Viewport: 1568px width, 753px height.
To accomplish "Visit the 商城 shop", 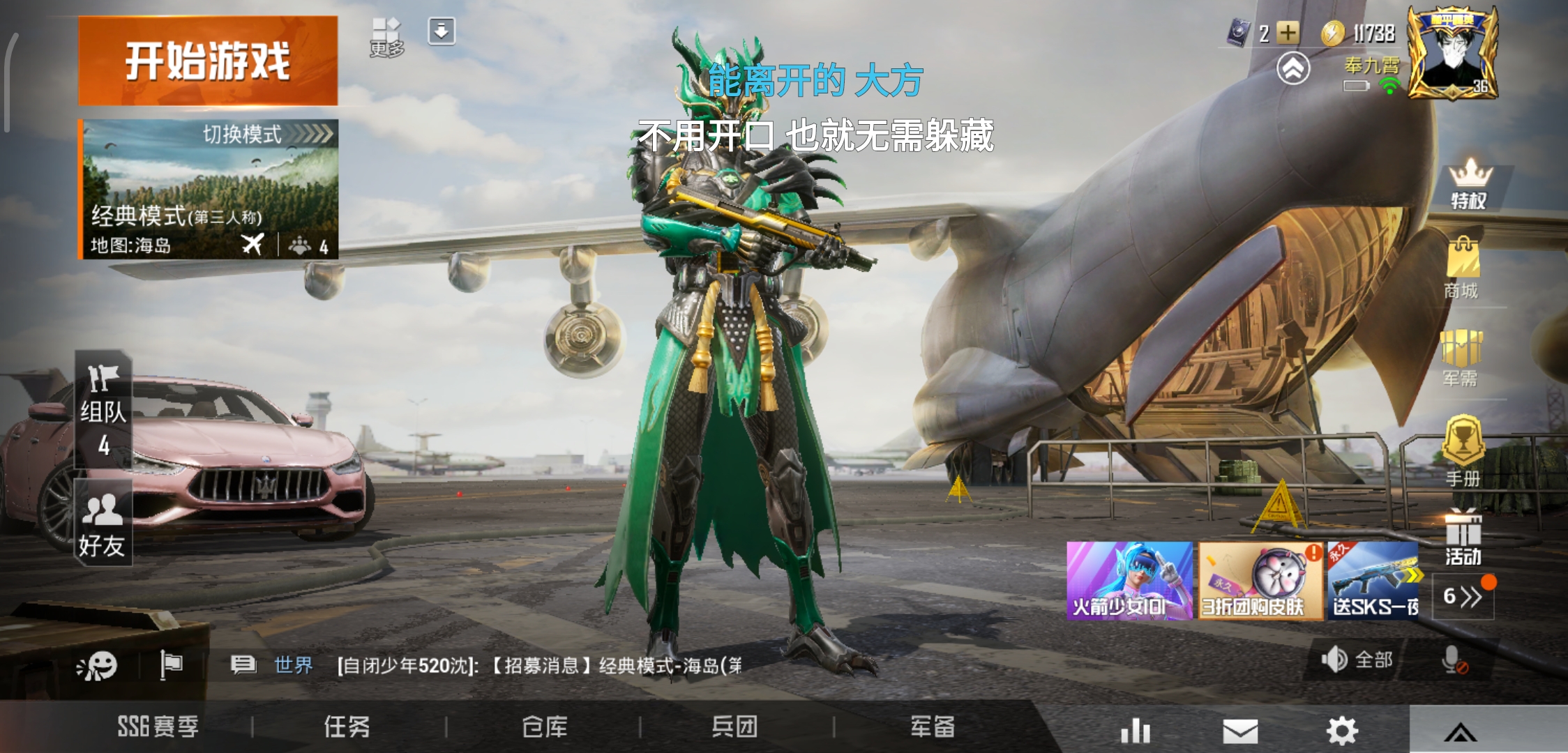I will pos(1462,269).
